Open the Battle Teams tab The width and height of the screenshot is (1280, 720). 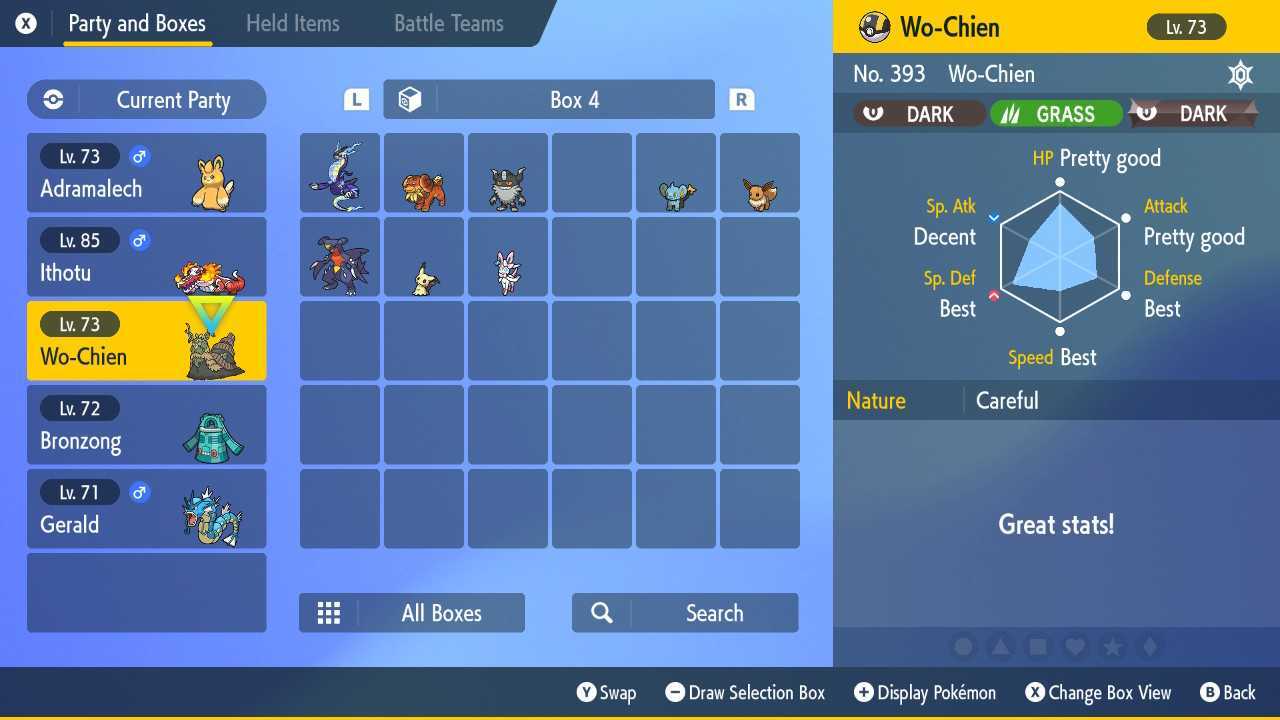point(448,23)
